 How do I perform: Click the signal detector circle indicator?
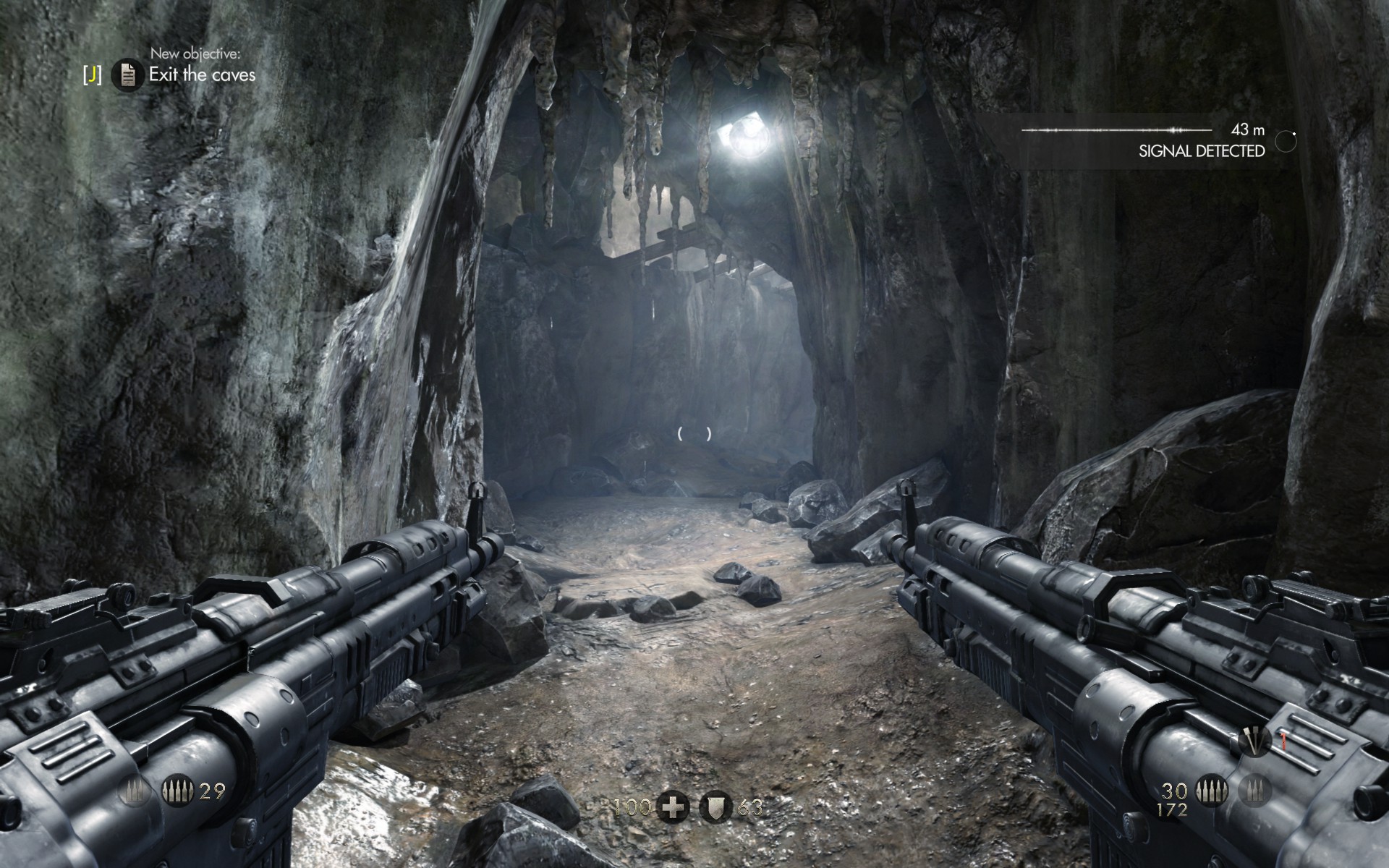(x=1286, y=141)
